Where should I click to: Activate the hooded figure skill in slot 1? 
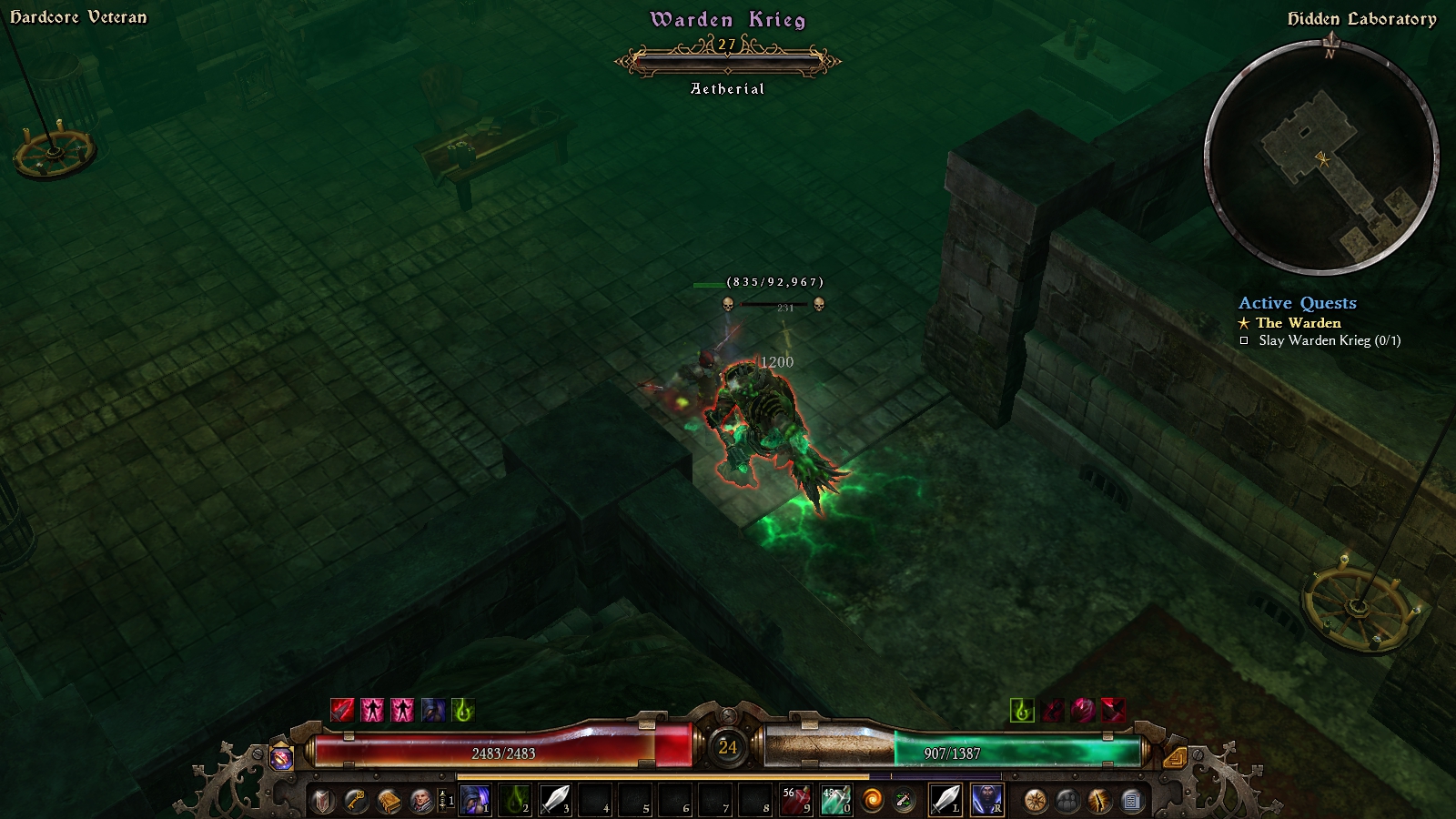pyautogui.click(x=475, y=800)
